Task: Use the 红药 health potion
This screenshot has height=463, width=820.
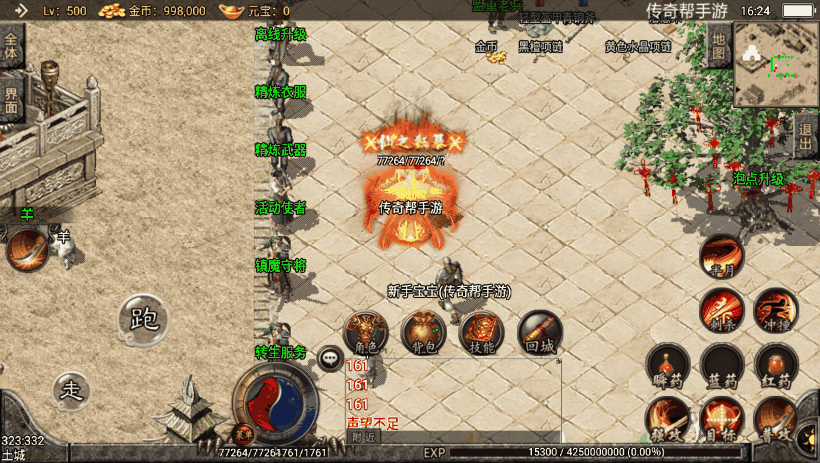Action: coord(775,365)
